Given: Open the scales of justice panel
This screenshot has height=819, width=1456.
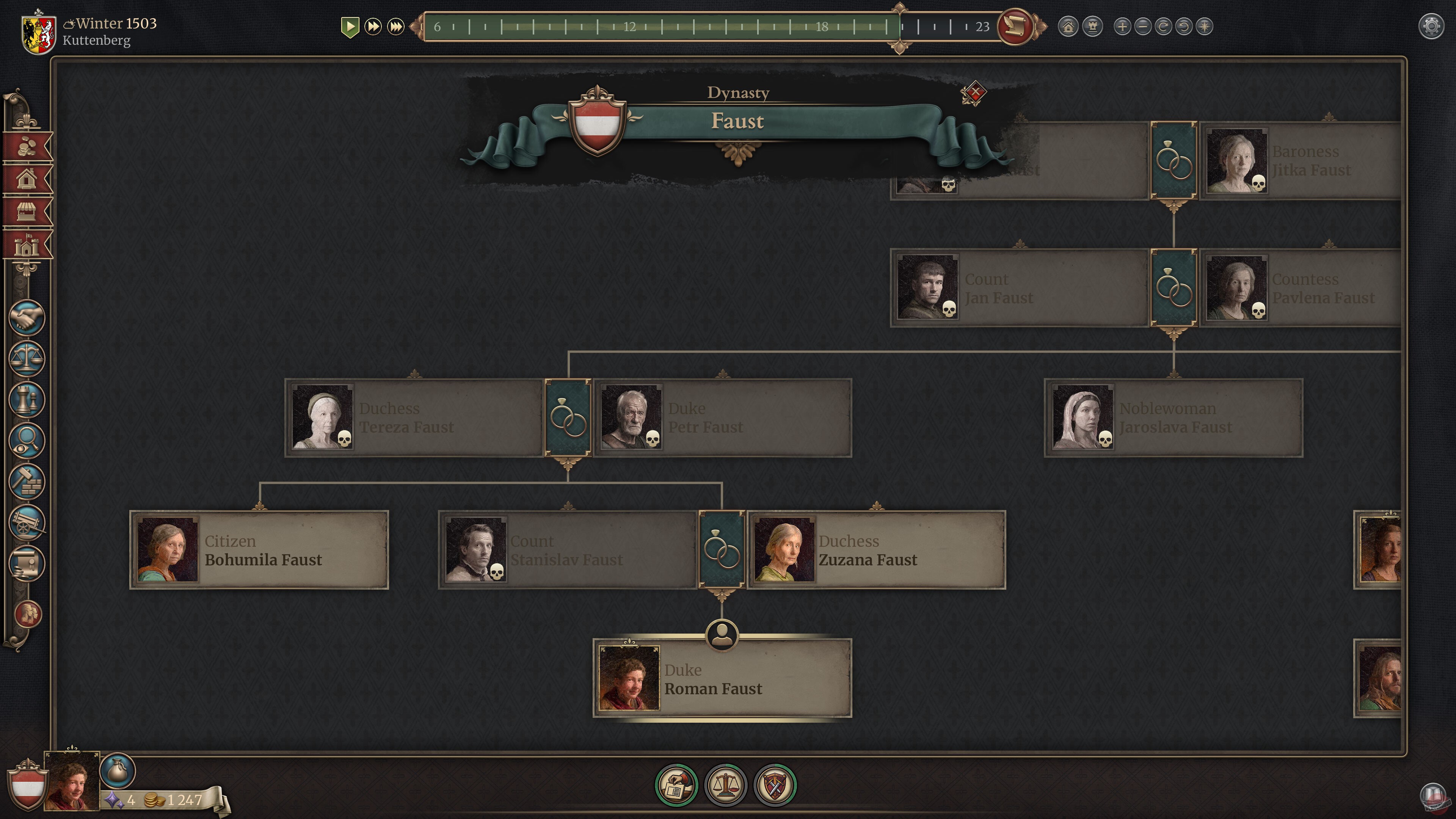Looking at the screenshot, I should pos(27,359).
